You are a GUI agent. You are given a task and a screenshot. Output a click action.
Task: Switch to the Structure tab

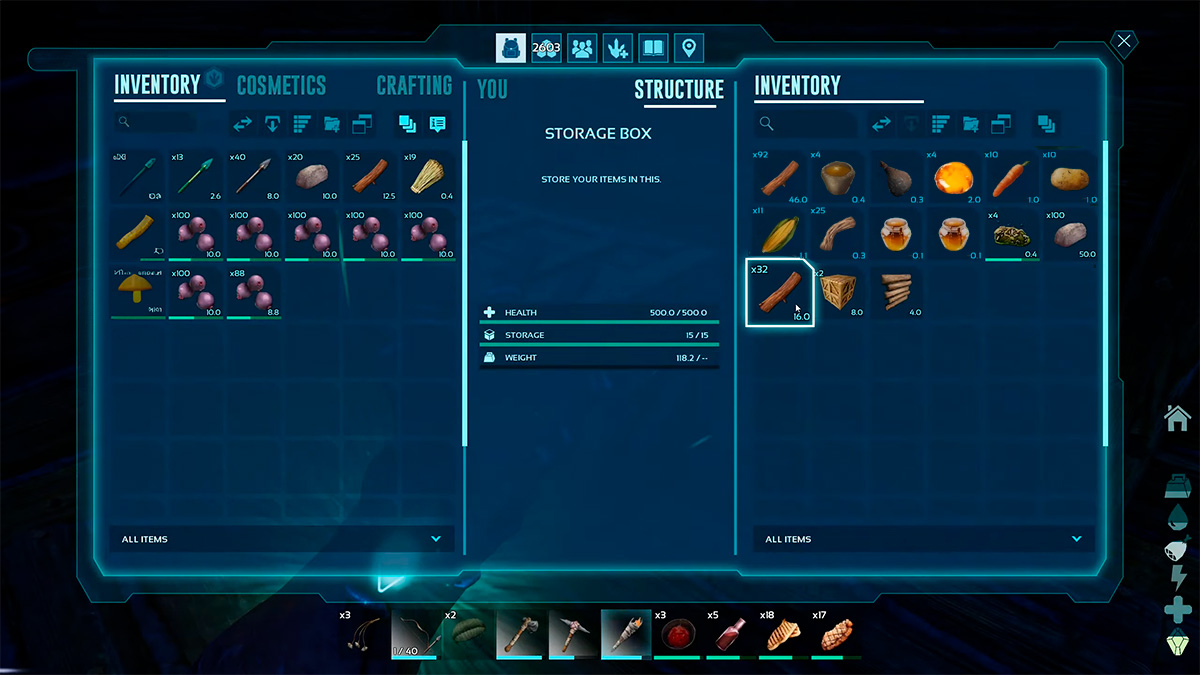tap(679, 90)
